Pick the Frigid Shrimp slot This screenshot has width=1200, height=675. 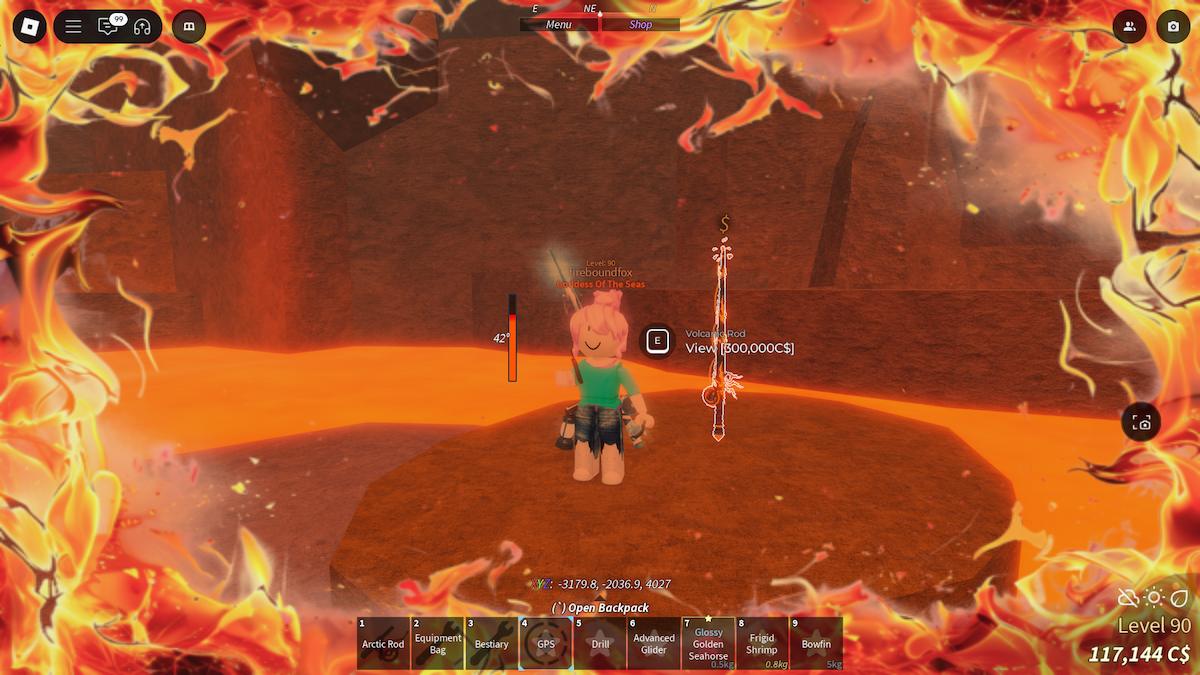(x=762, y=643)
